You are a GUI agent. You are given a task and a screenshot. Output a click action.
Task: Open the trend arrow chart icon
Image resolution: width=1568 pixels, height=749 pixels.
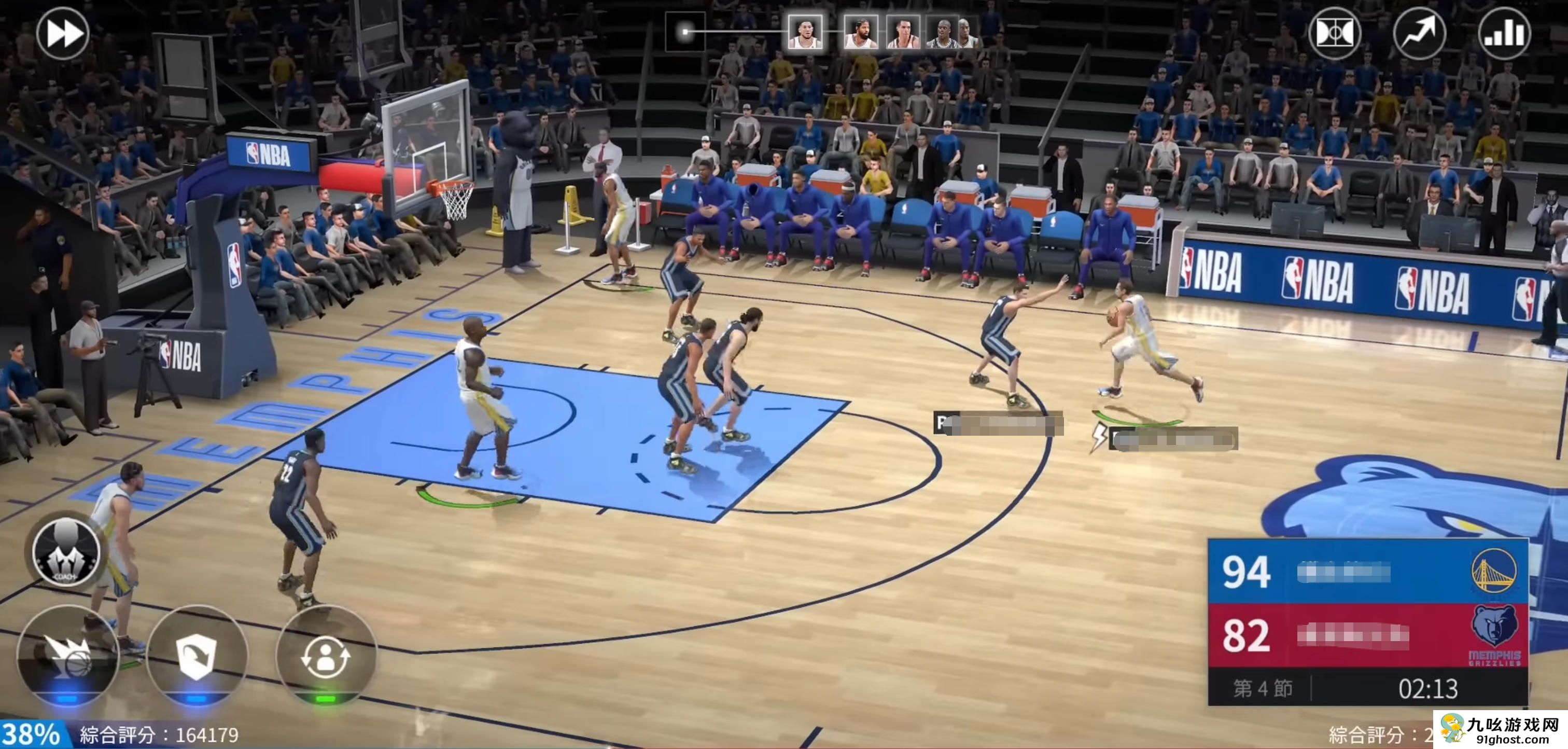(x=1419, y=33)
